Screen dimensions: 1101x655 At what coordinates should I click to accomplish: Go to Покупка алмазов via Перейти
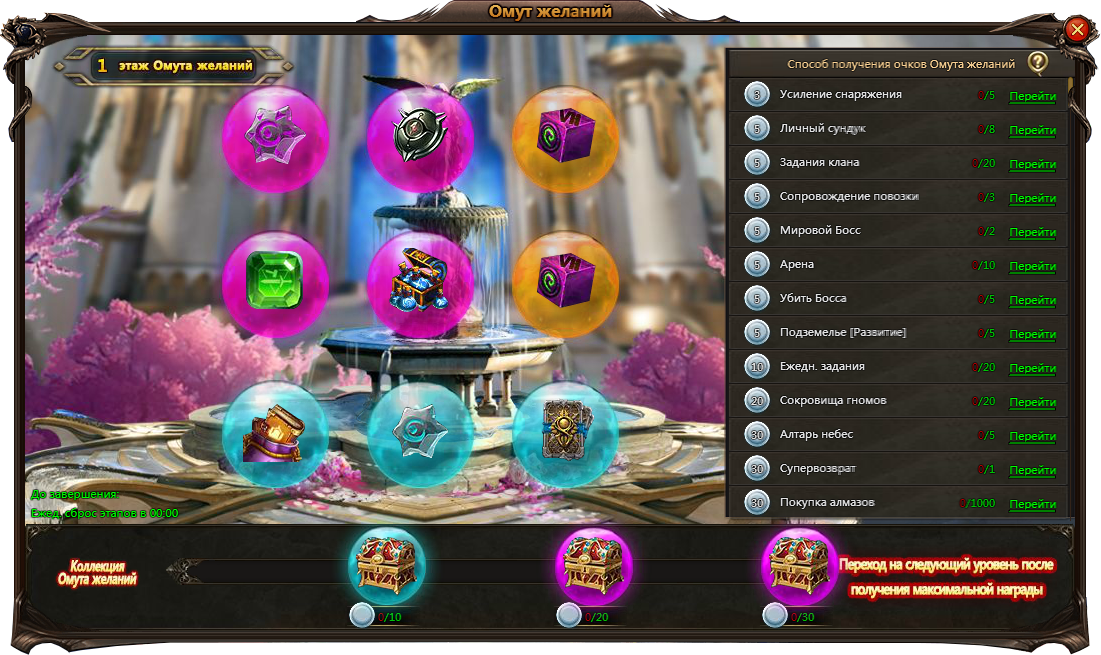[1032, 505]
